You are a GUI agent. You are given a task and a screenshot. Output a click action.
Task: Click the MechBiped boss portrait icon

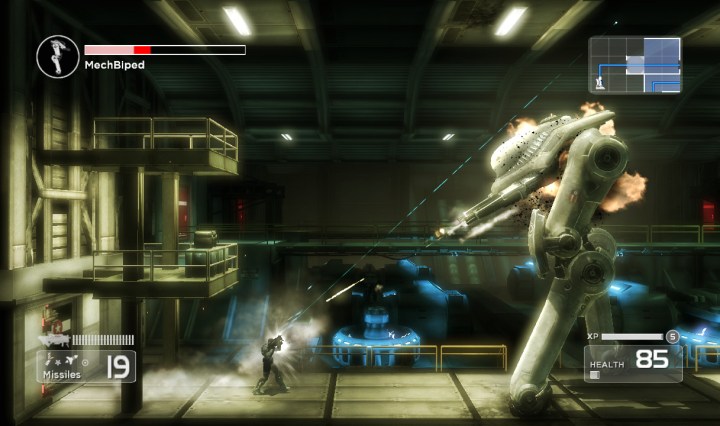pos(56,55)
